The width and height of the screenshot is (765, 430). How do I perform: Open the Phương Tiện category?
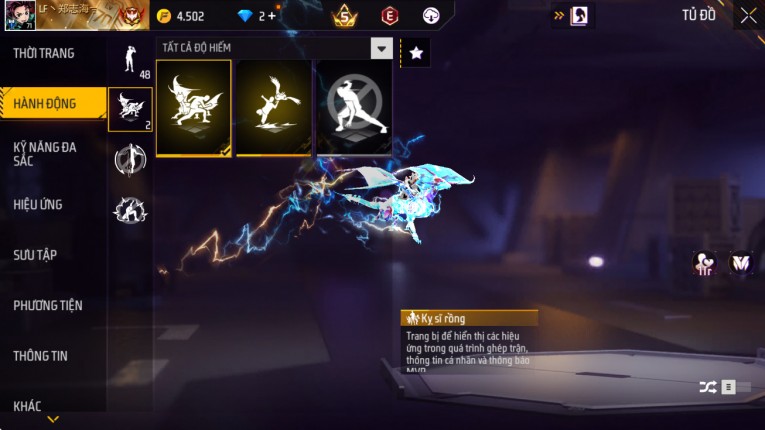(x=48, y=305)
